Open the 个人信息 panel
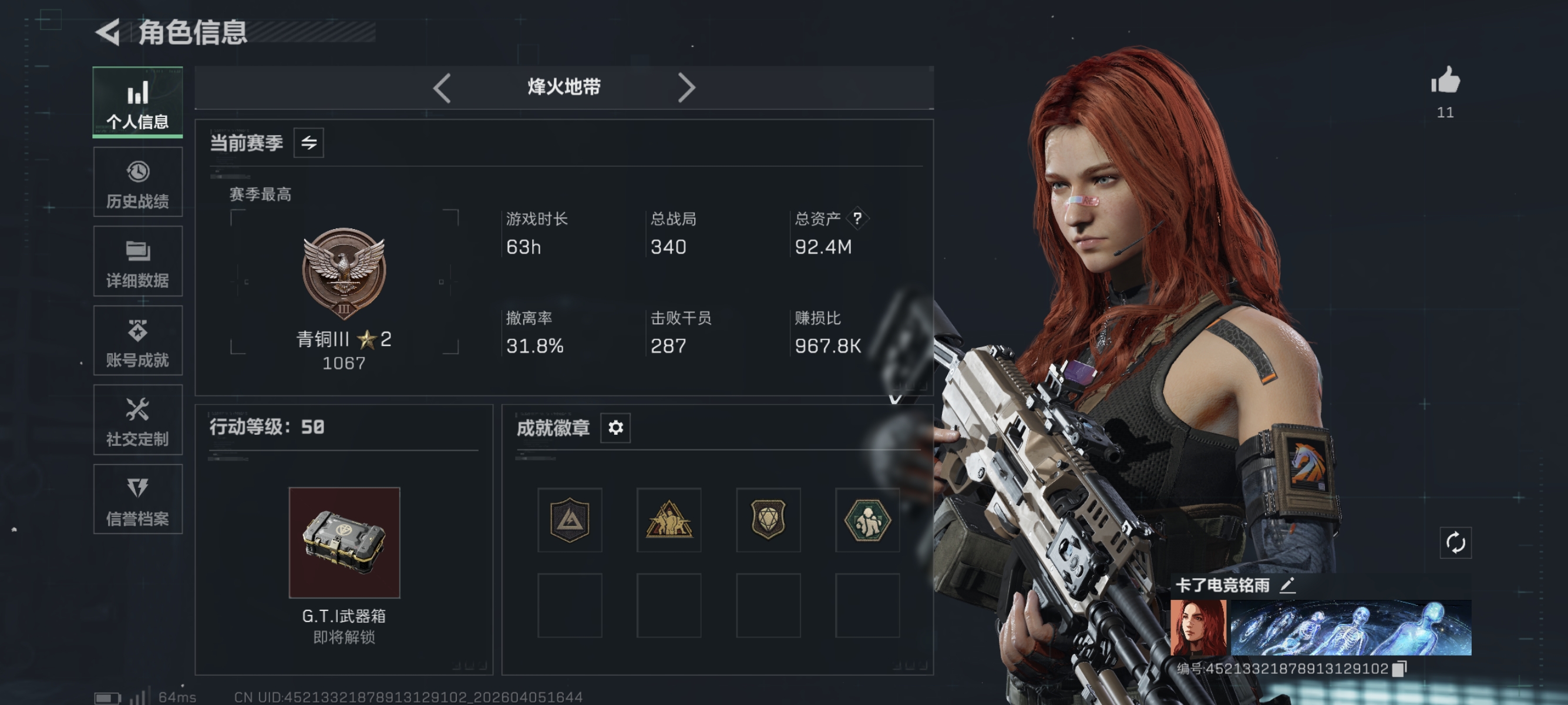The width and height of the screenshot is (1568, 705). coord(137,102)
